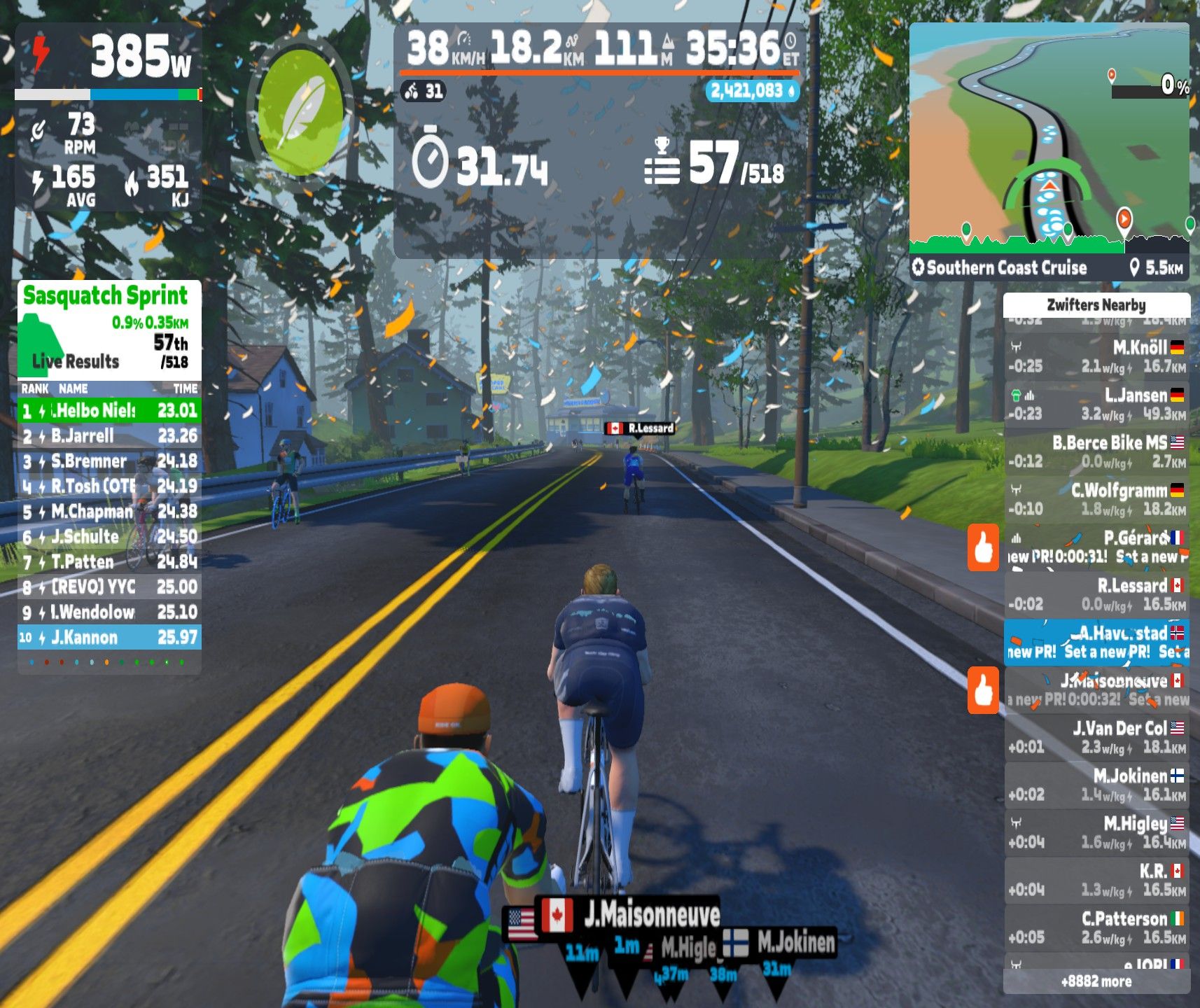Select M.Higley rider row
1200x1008 pixels.
1096,833
